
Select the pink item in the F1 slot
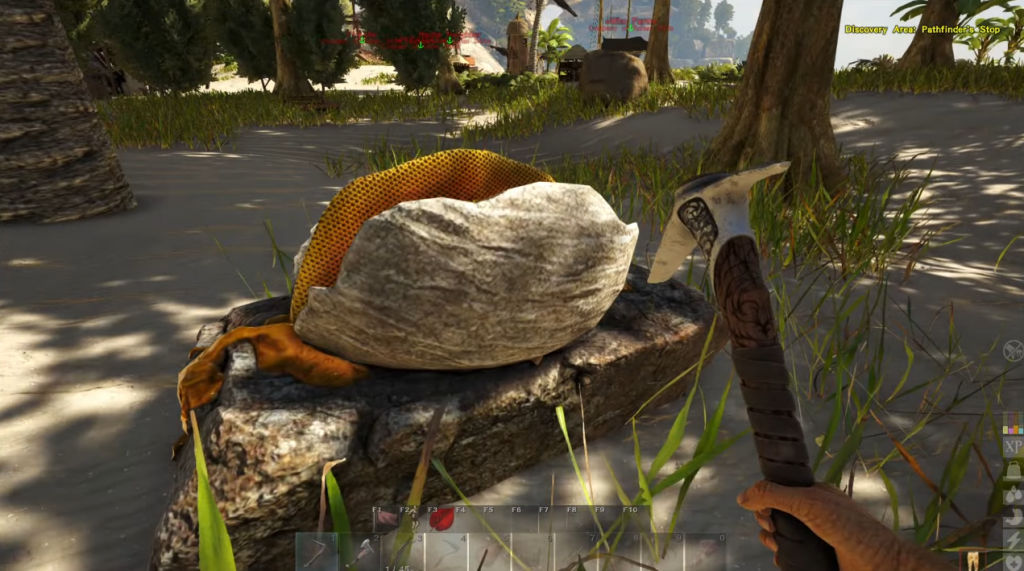click(x=385, y=519)
